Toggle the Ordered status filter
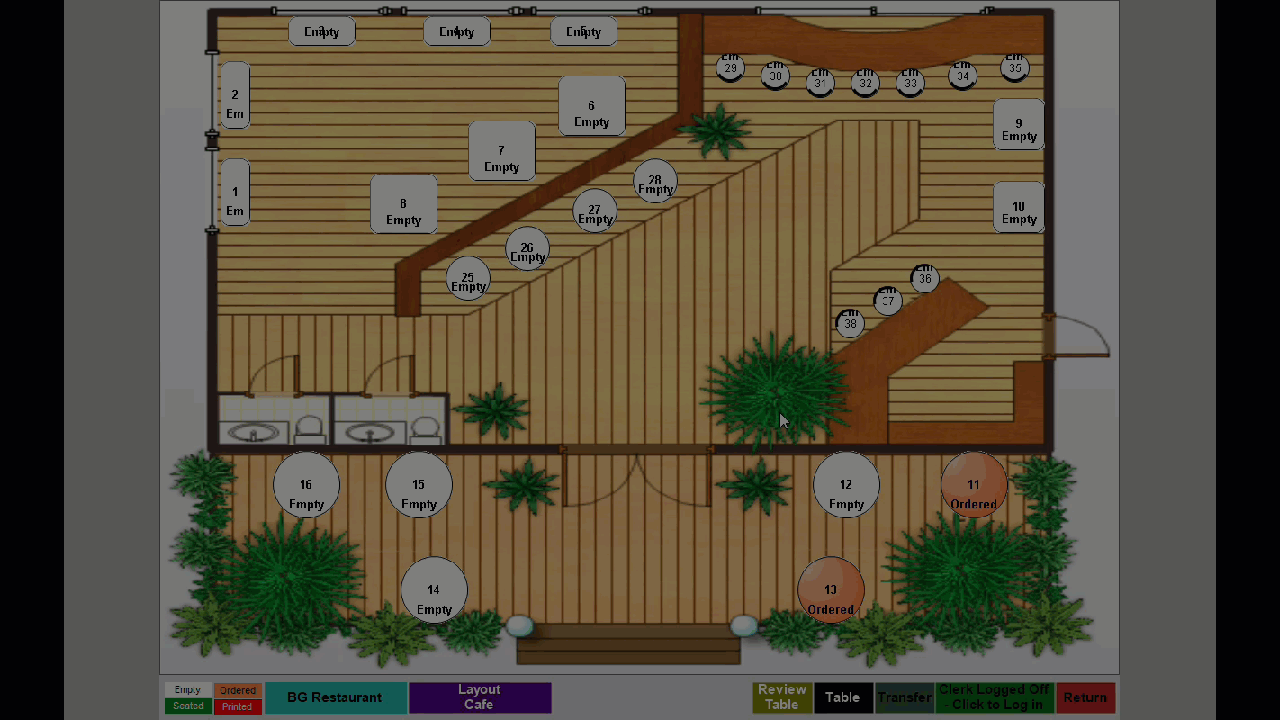The height and width of the screenshot is (720, 1280). point(237,689)
